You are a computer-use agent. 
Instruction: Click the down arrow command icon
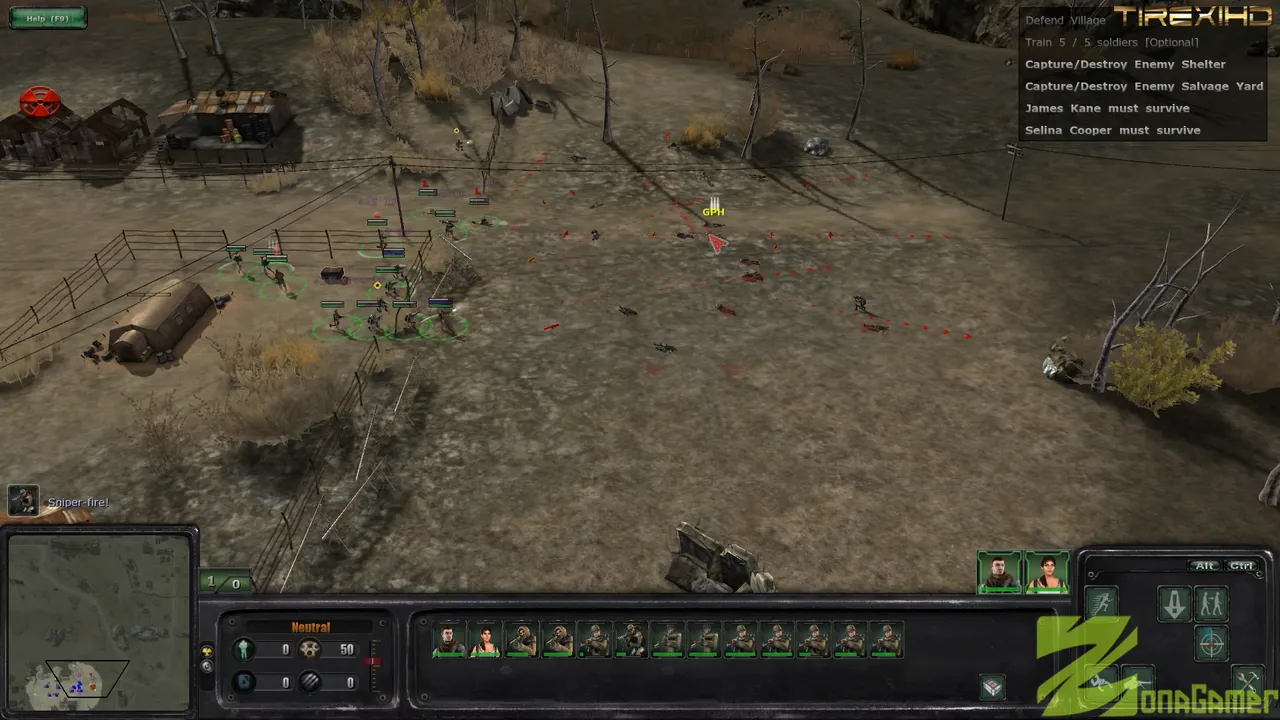[x=1174, y=603]
